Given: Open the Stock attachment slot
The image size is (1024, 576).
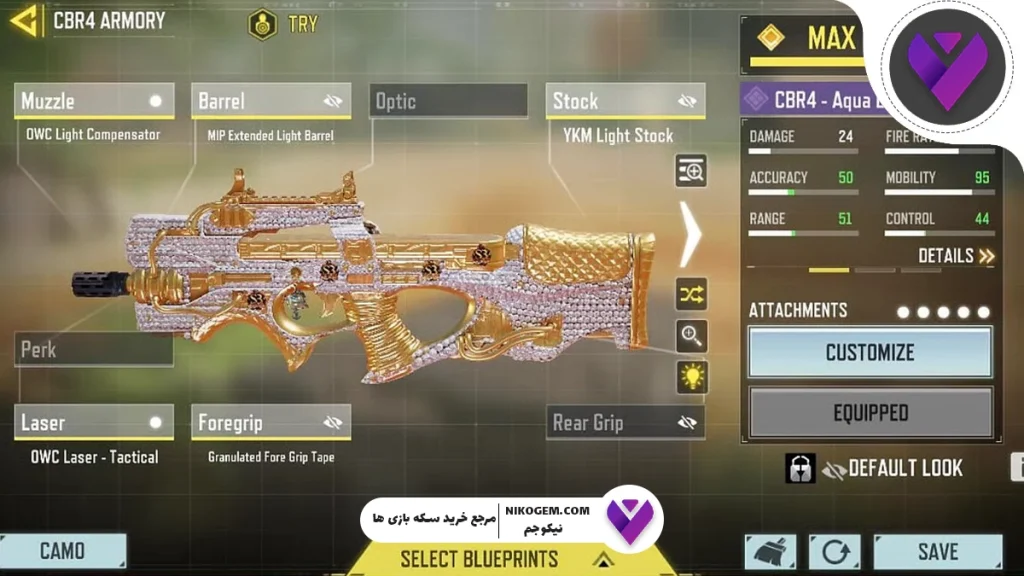Looking at the screenshot, I should [x=625, y=101].
